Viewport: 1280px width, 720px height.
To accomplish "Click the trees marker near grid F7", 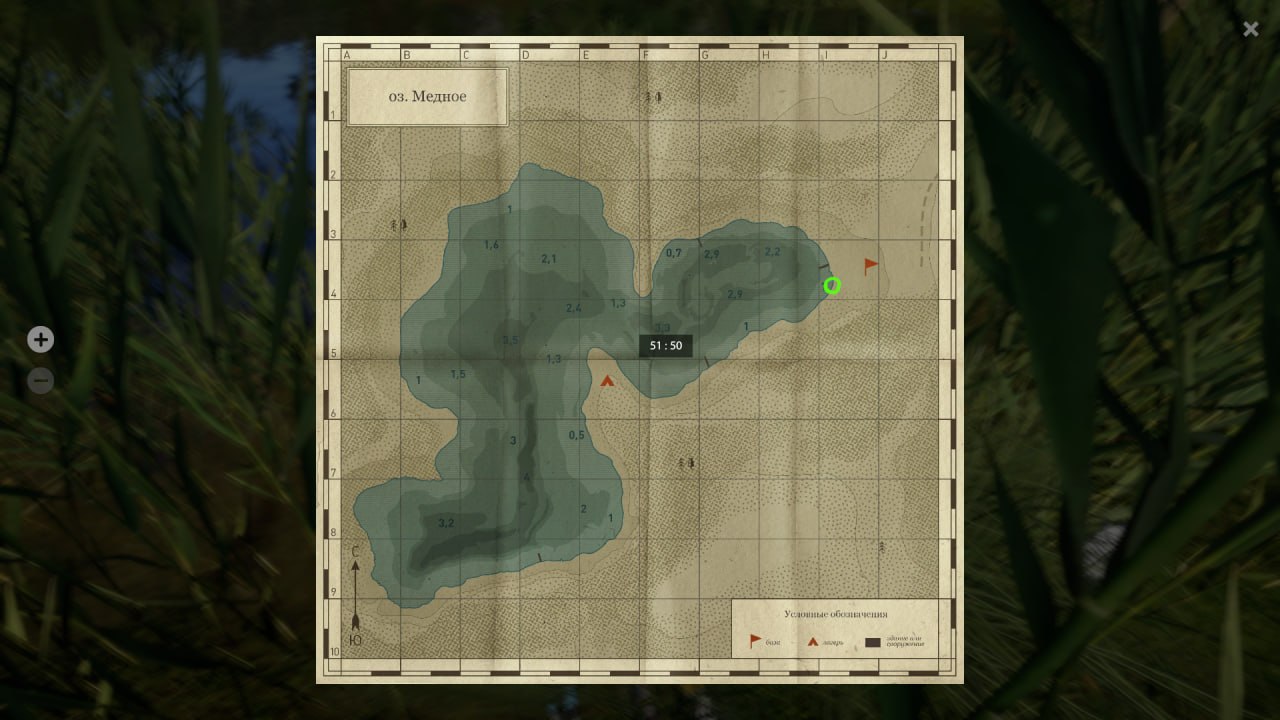I will point(685,463).
